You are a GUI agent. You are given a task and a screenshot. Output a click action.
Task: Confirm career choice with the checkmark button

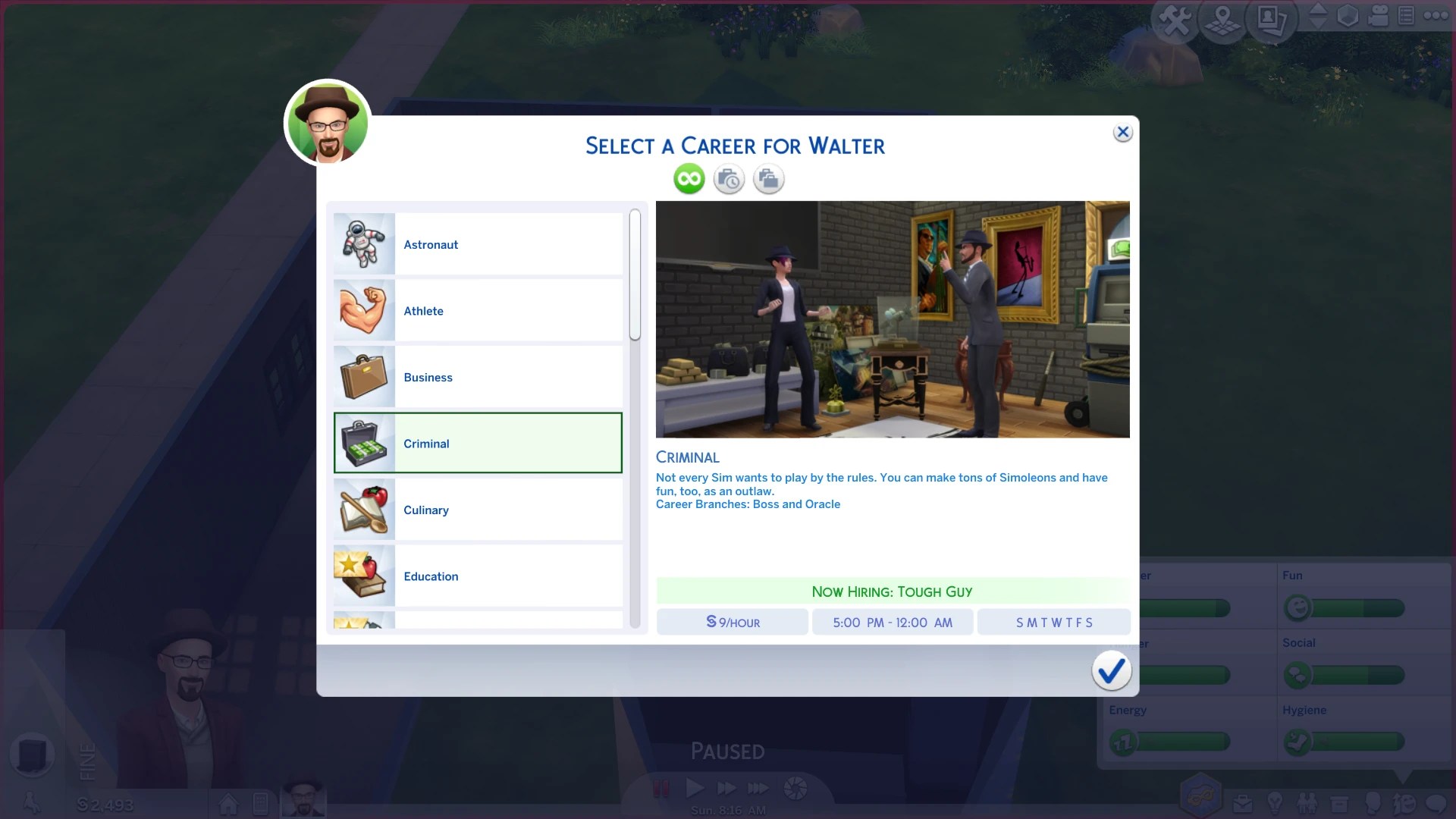click(x=1111, y=670)
